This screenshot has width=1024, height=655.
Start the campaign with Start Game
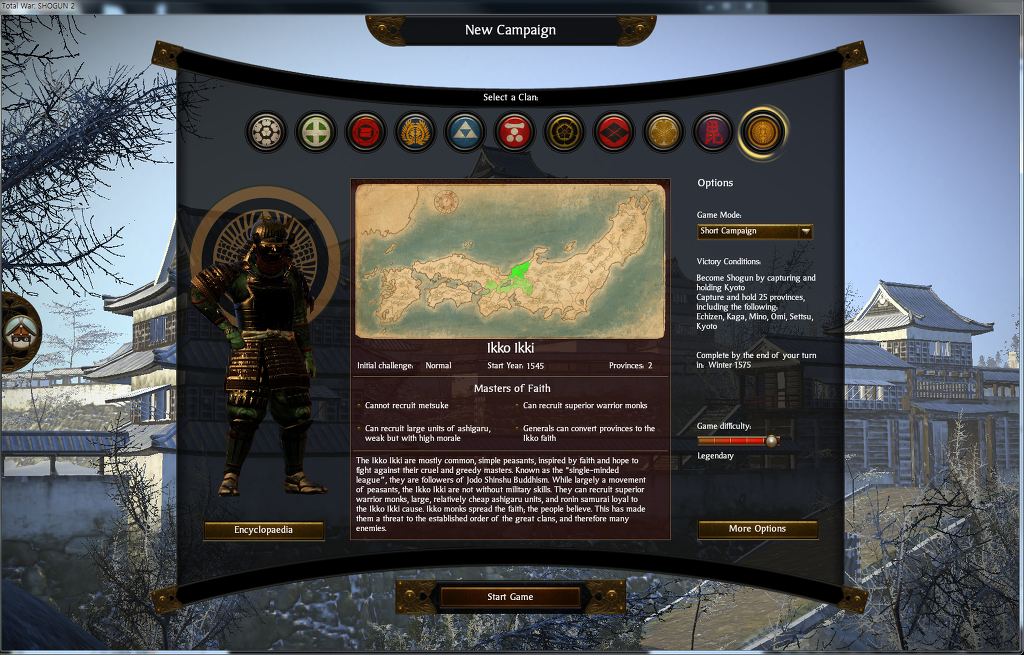[x=510, y=597]
